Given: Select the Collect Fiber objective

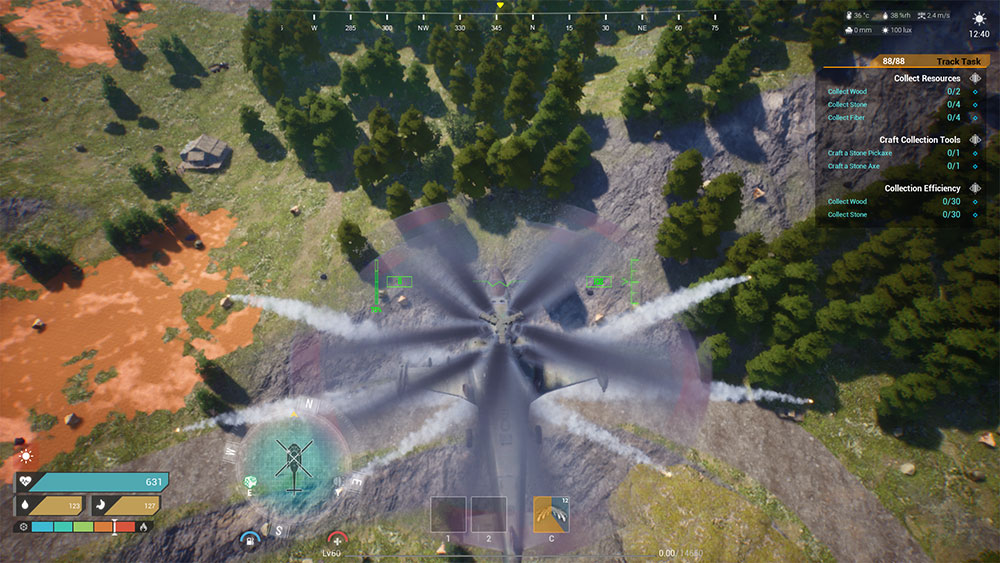Looking at the screenshot, I should click(x=846, y=117).
